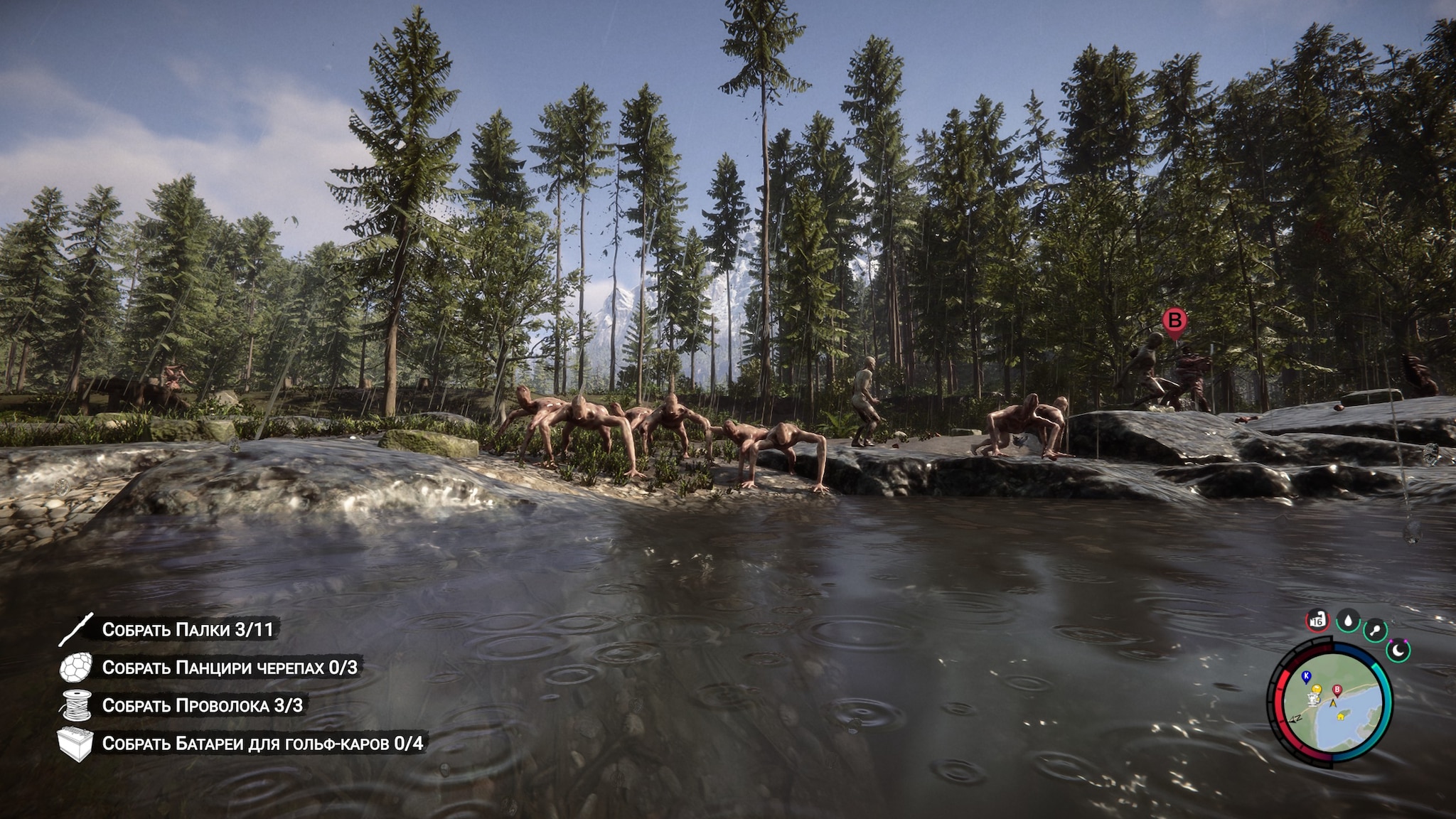Select the yellow lightbulb marker on the minimap
1456x819 pixels.
1316,690
